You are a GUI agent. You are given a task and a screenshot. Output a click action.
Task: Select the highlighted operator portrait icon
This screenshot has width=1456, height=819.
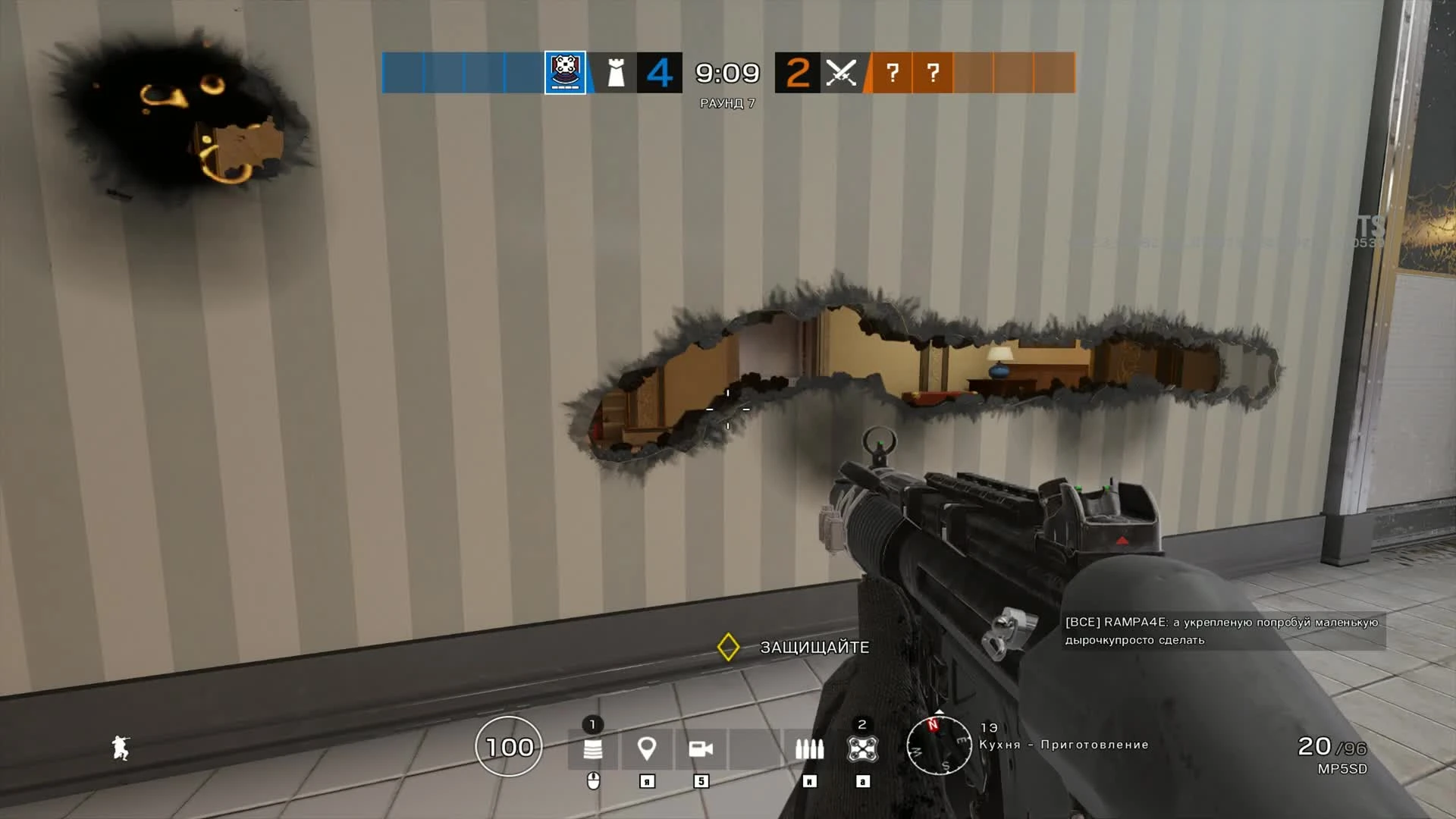565,74
